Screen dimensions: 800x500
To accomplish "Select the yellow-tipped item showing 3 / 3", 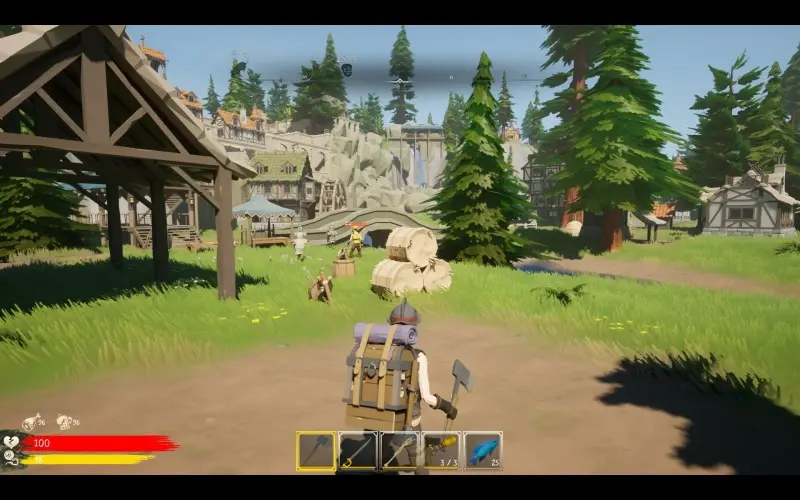I will [441, 451].
